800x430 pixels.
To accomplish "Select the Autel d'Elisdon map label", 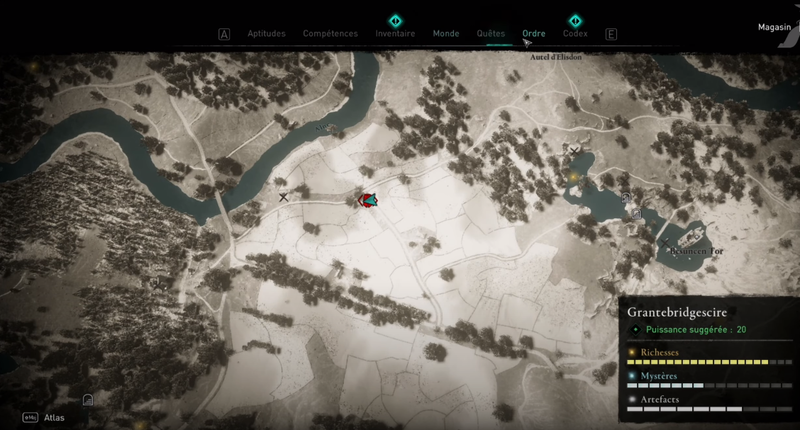I will coord(556,58).
